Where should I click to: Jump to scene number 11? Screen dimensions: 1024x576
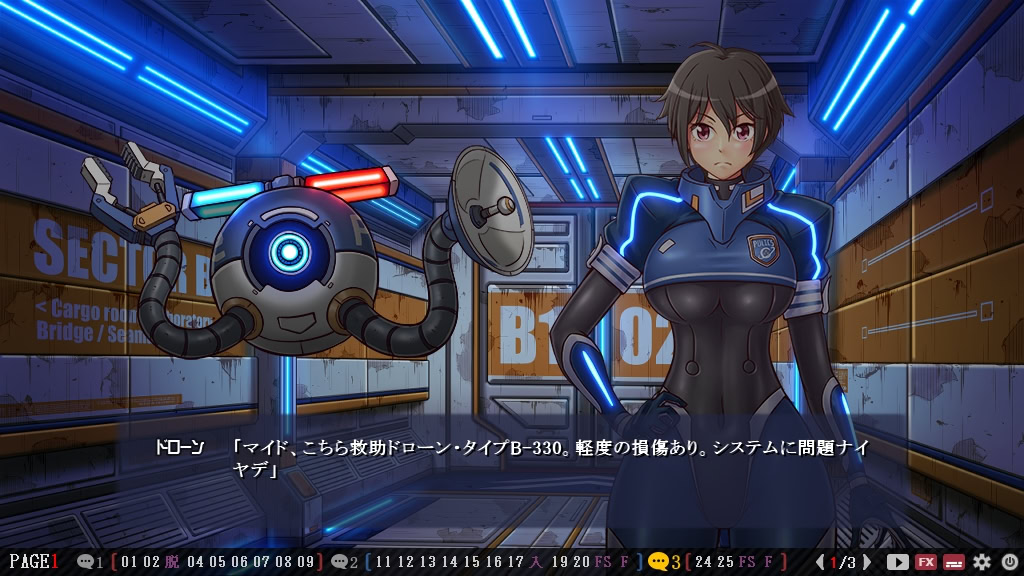coord(384,562)
